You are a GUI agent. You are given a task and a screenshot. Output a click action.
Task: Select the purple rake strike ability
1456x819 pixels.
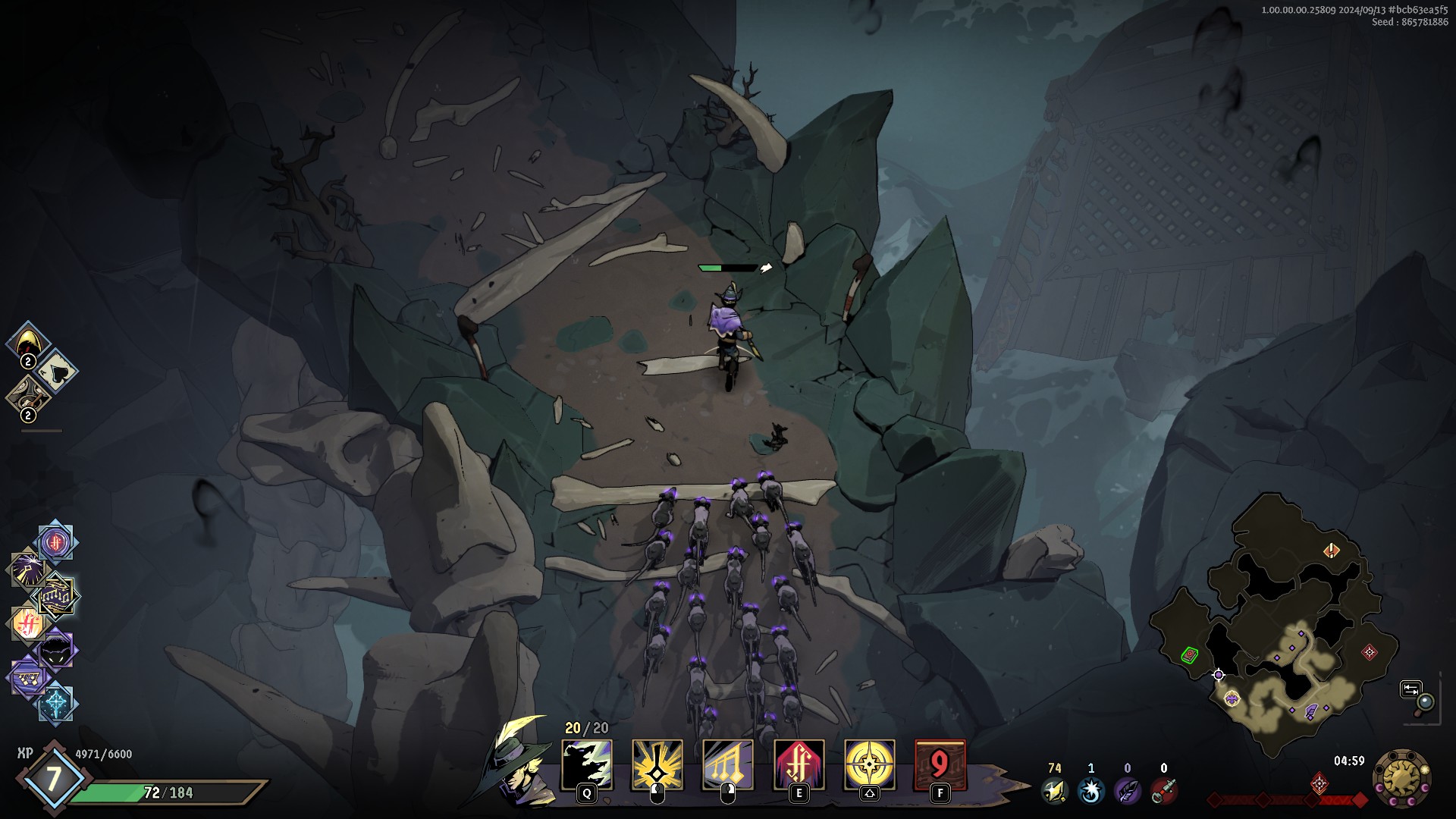click(727, 764)
